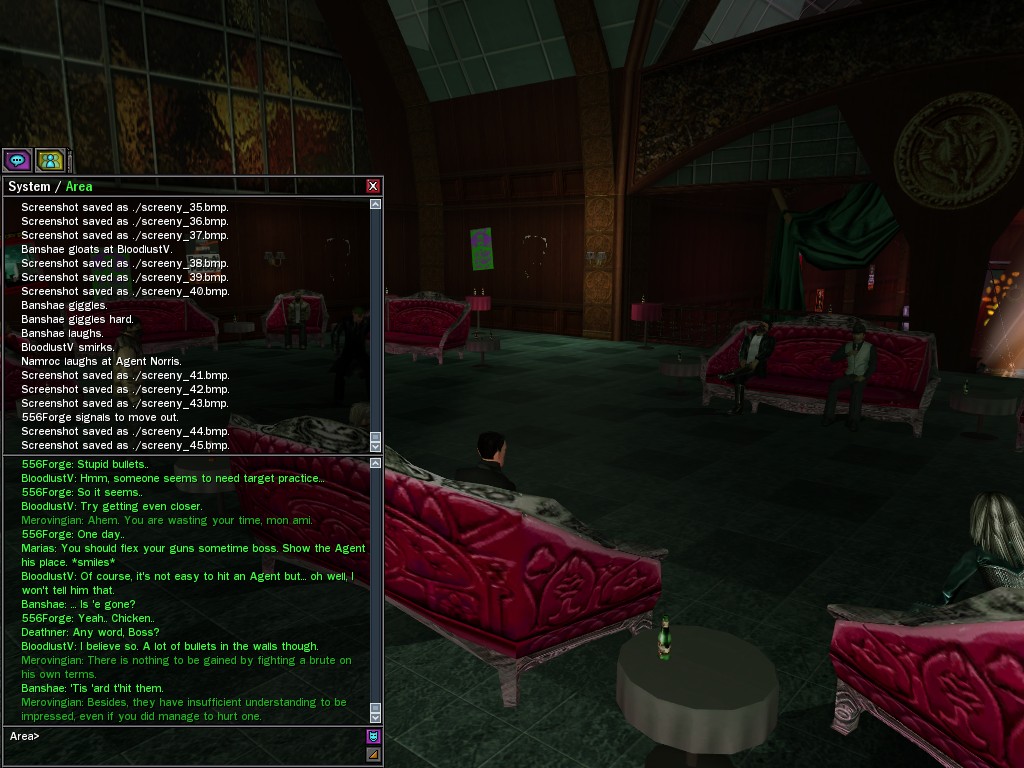Viewport: 1024px width, 768px height.
Task: Click the orange triangle resize button
Action: 373,754
